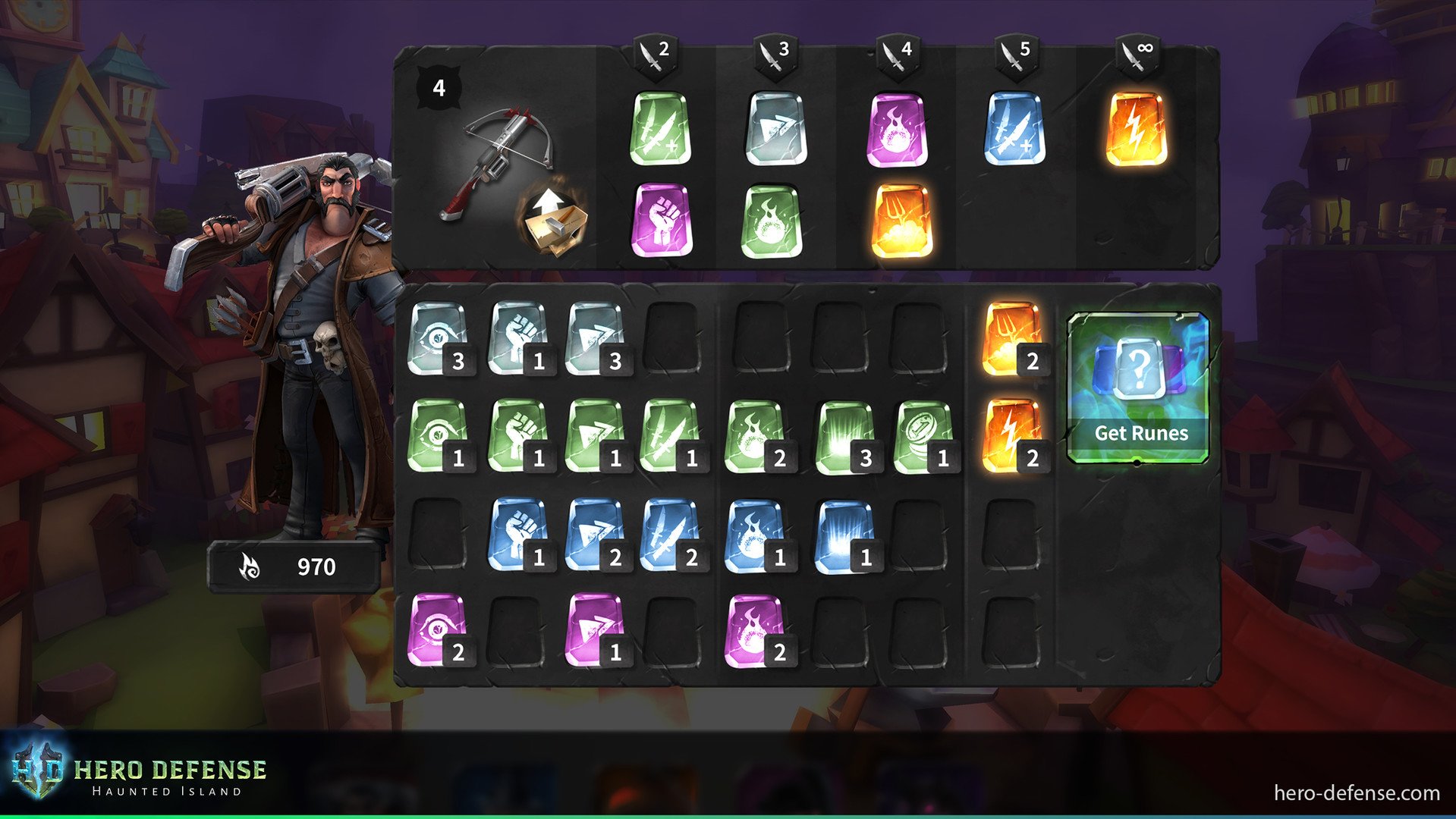Equip the green daggers rune in slot 2
1456x819 pixels.
659,130
